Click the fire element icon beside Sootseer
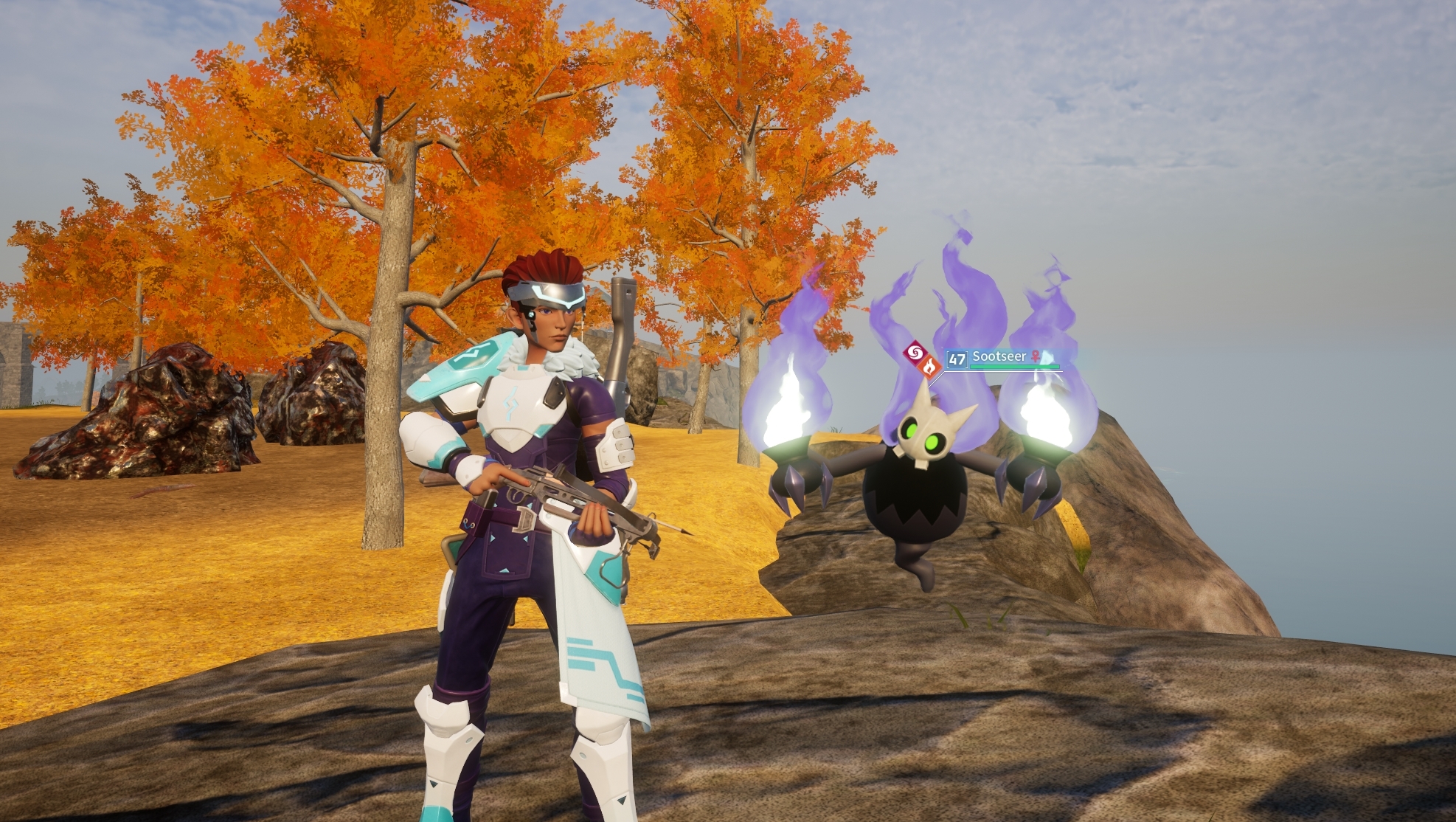Screen dimensions: 1456x822 (929, 366)
